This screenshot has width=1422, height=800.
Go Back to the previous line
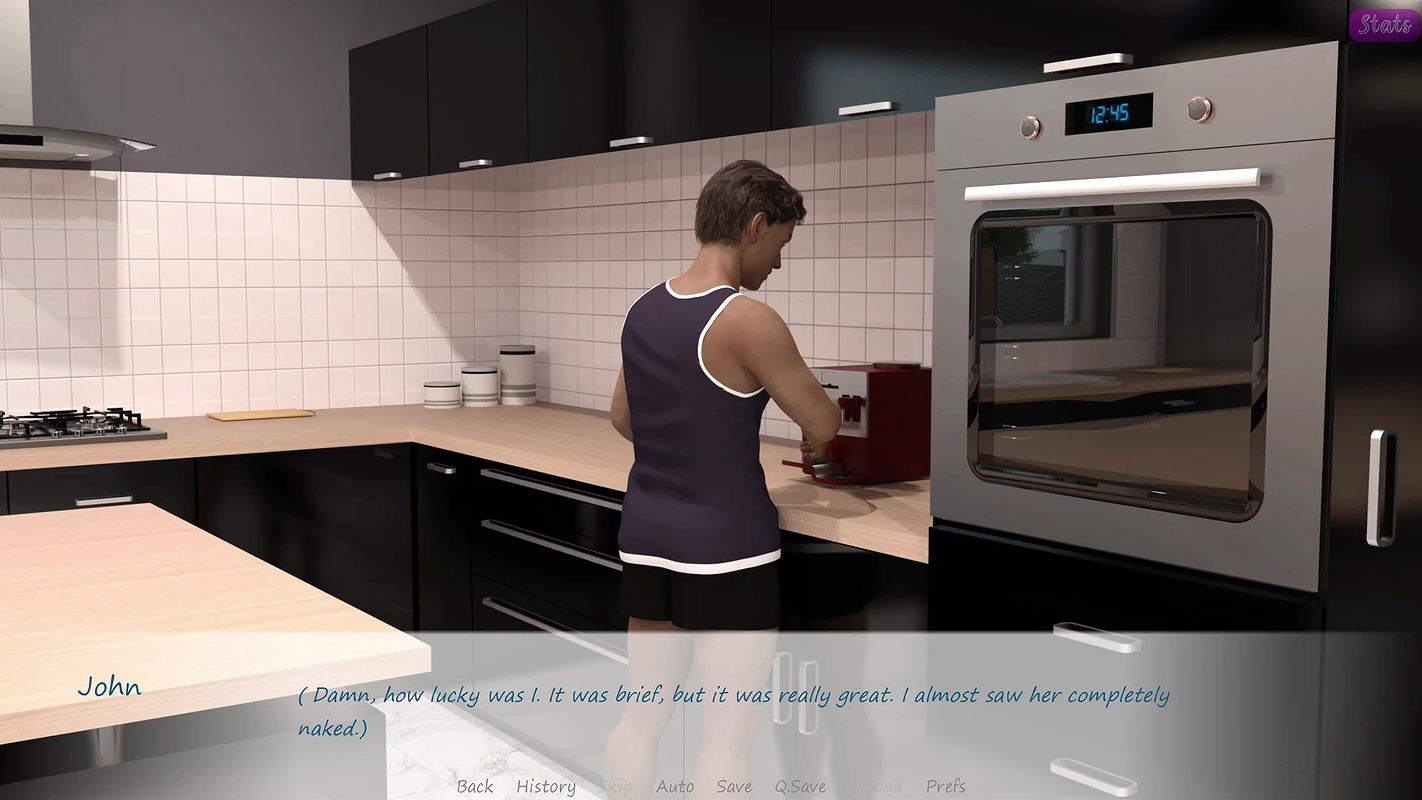(475, 786)
